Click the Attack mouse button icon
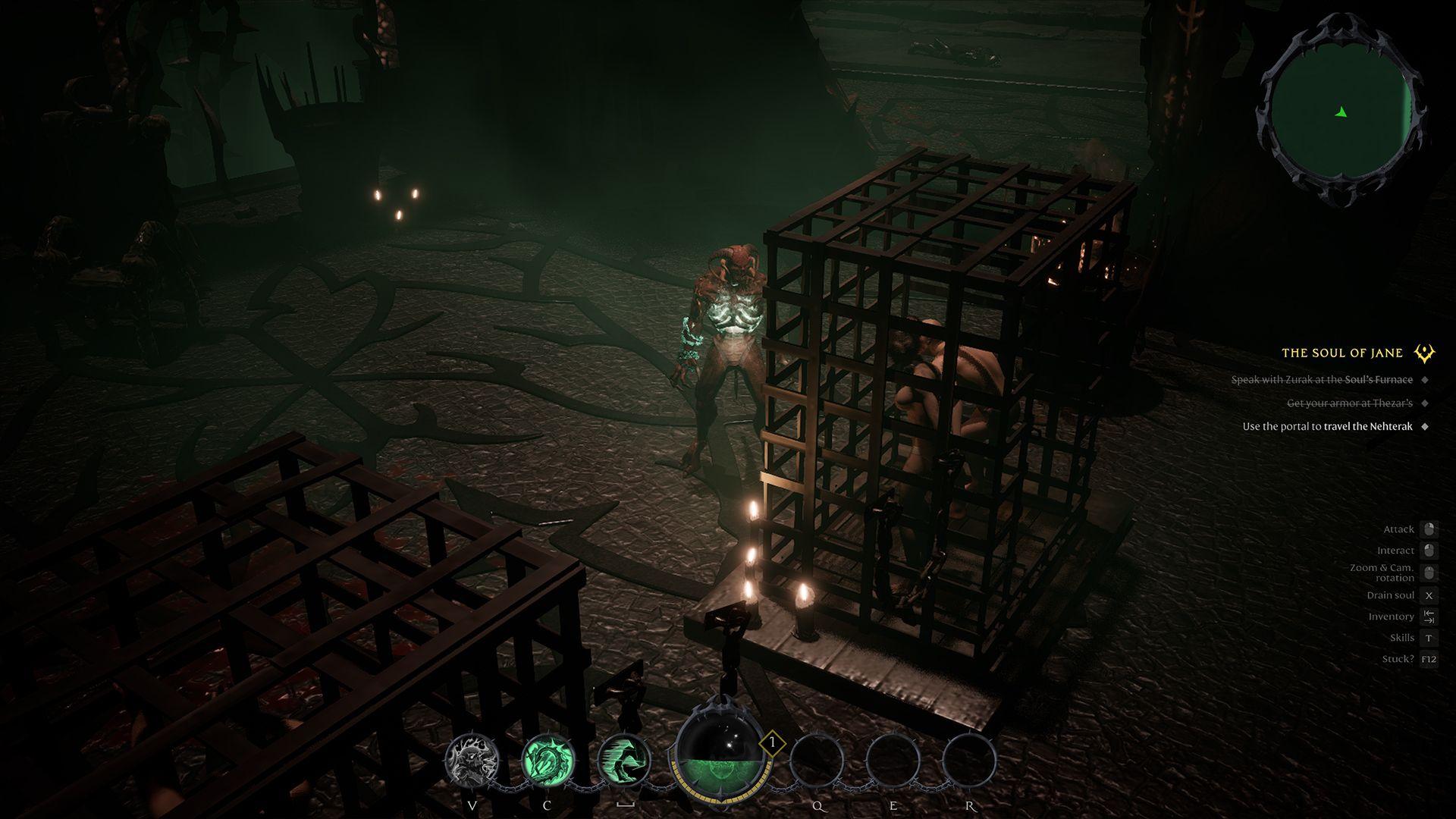1456x819 pixels. pos(1430,529)
